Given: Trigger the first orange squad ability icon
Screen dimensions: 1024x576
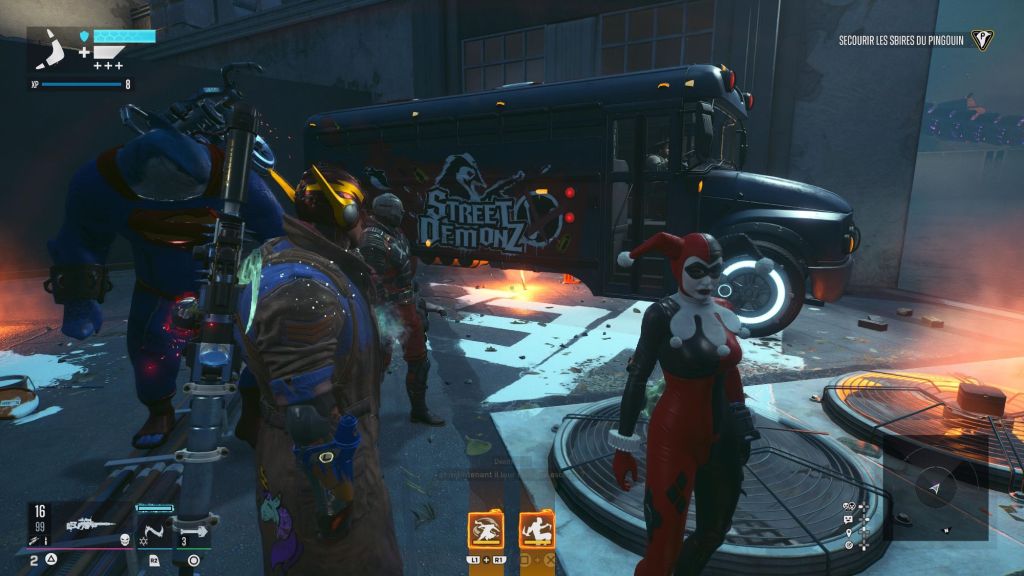Looking at the screenshot, I should click(486, 530).
